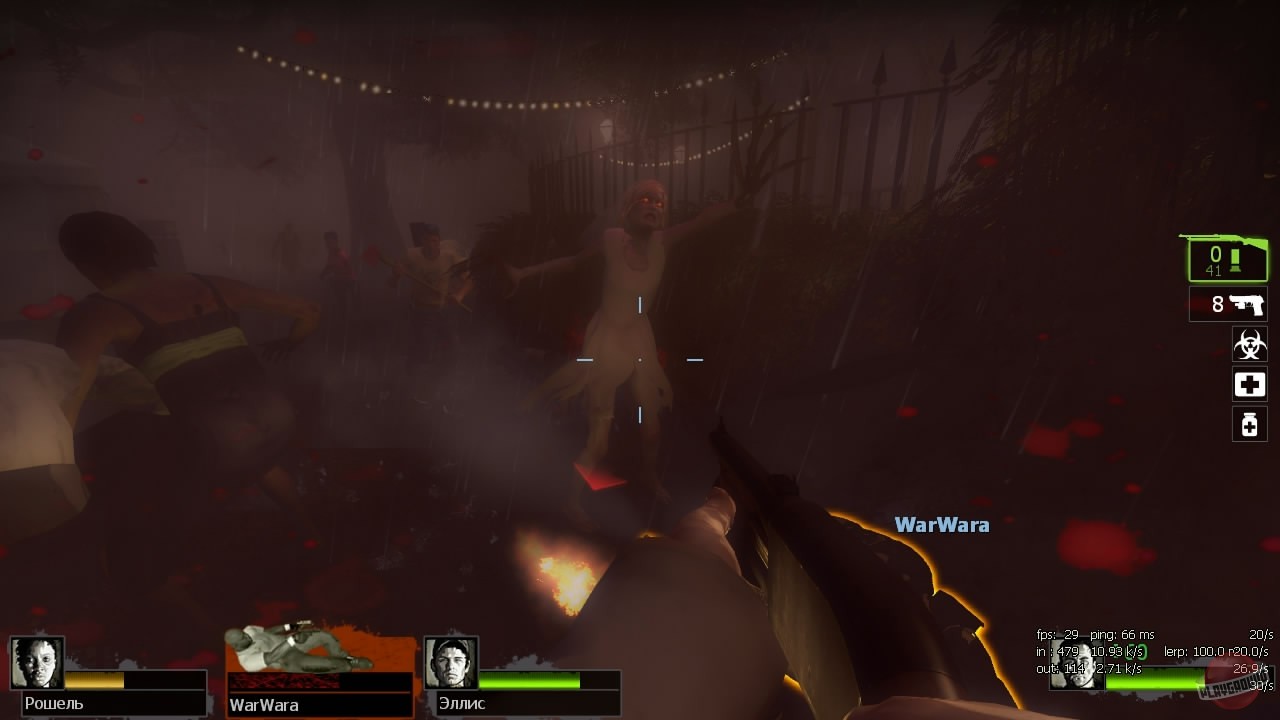Click the pain pills bottle icon
1280x720 pixels.
[x=1249, y=423]
